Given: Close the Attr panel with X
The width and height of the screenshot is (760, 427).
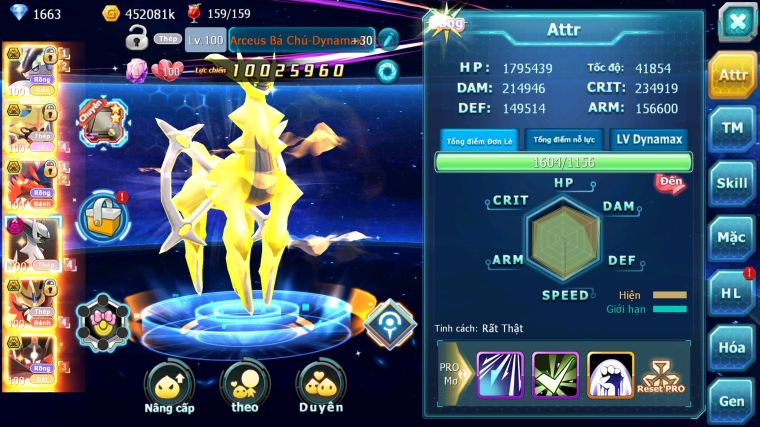Looking at the screenshot, I should (x=737, y=22).
